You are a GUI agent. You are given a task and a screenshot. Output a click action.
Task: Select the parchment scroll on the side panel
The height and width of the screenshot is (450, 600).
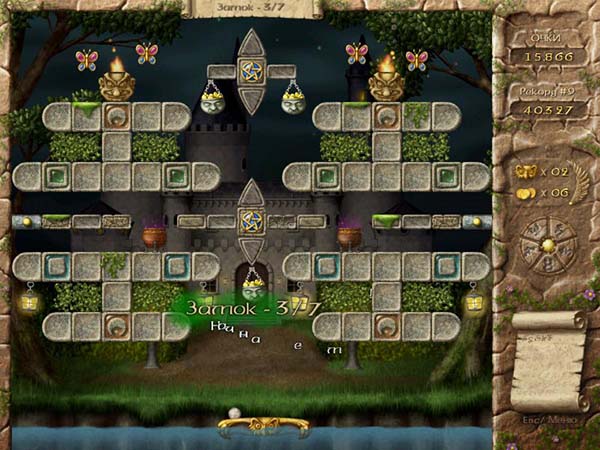pos(547,360)
